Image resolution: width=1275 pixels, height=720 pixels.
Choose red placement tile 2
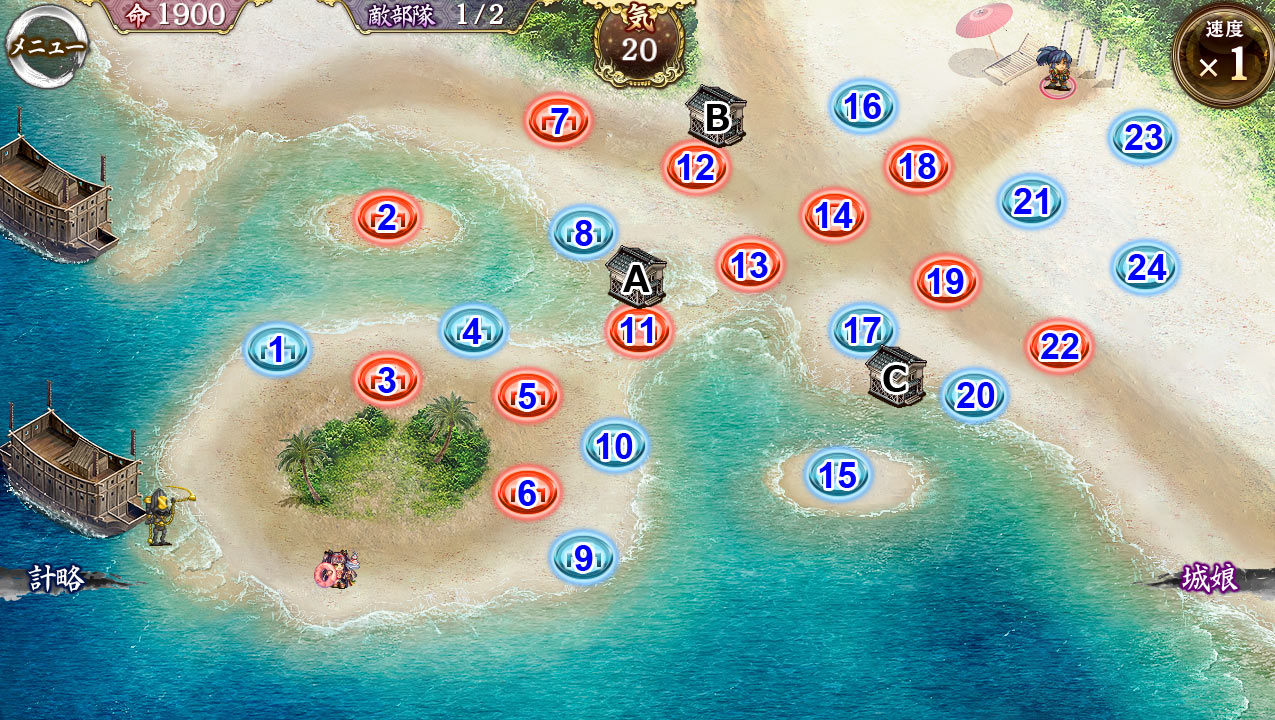click(387, 217)
